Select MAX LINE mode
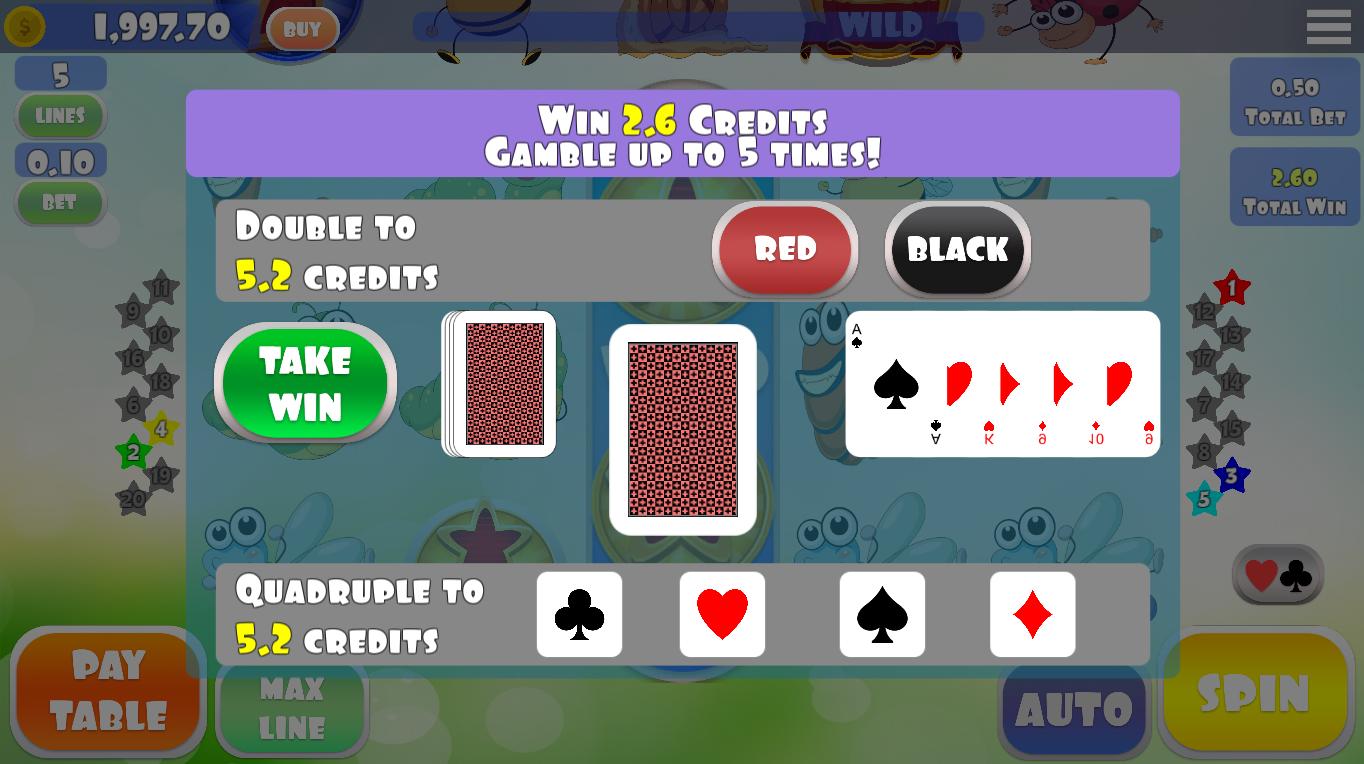This screenshot has width=1364, height=764. click(291, 706)
